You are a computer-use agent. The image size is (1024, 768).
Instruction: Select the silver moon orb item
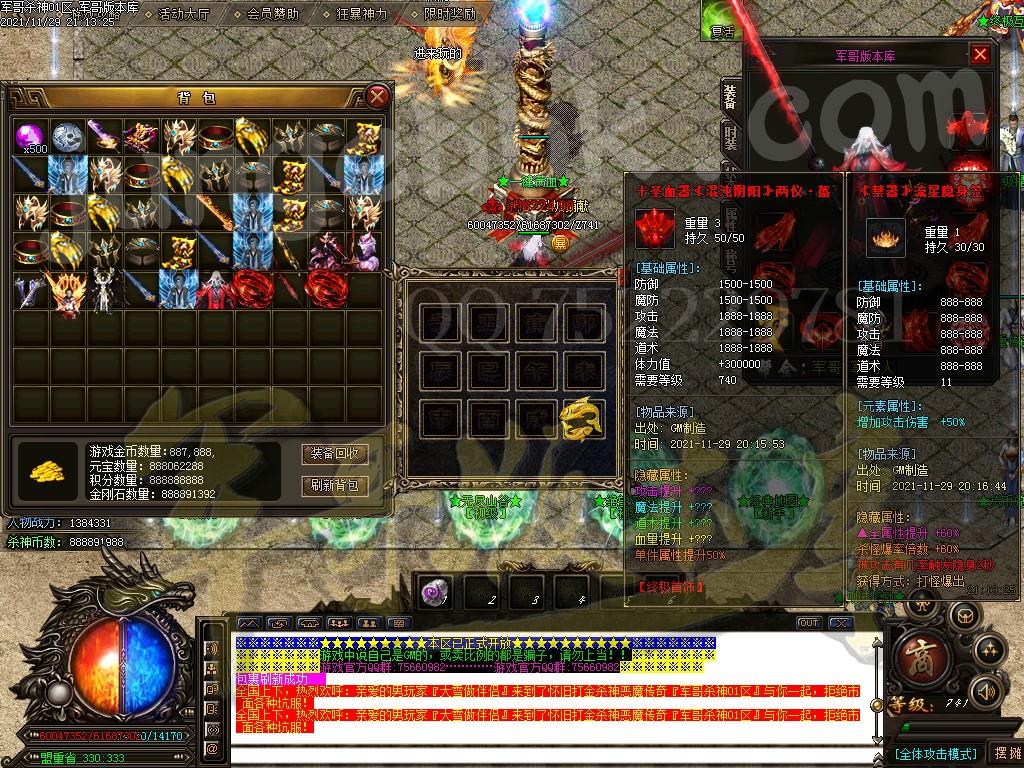[67, 137]
